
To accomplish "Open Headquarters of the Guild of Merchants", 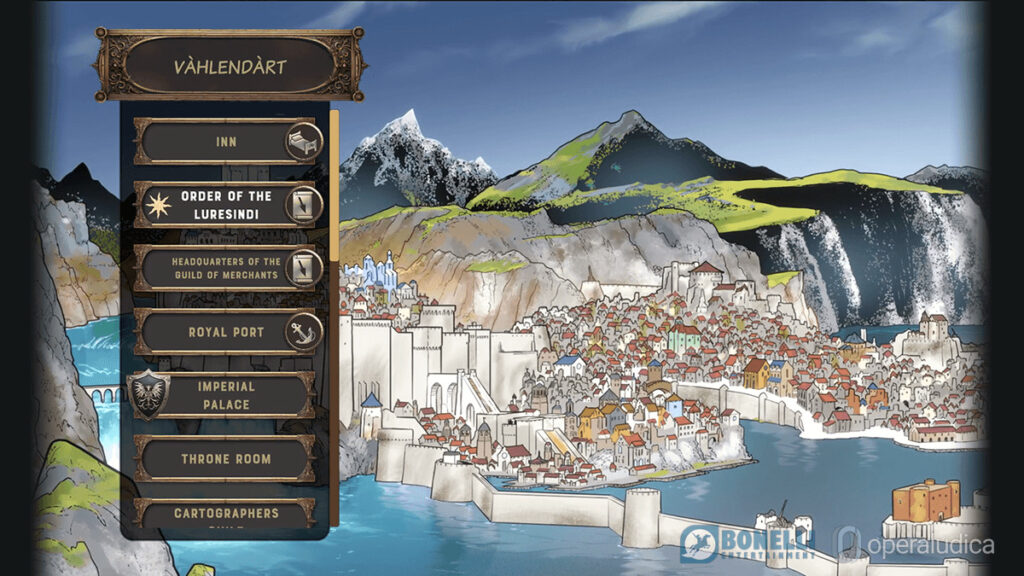I will (226, 268).
